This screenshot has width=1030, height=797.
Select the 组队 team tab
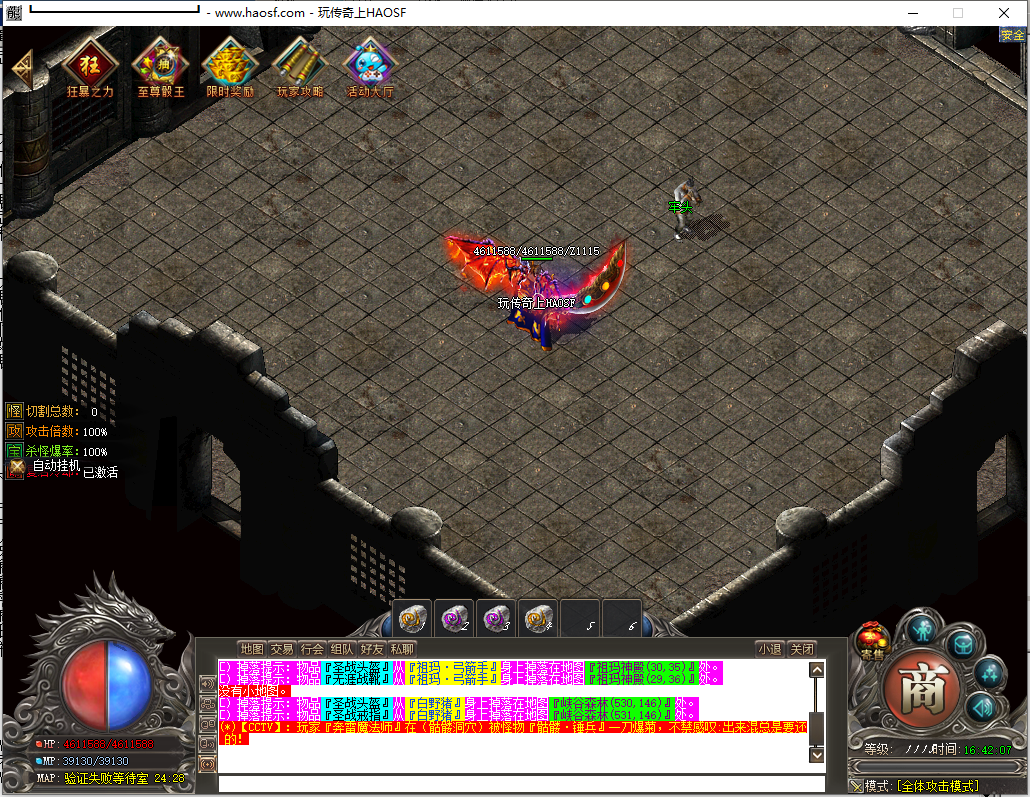342,649
